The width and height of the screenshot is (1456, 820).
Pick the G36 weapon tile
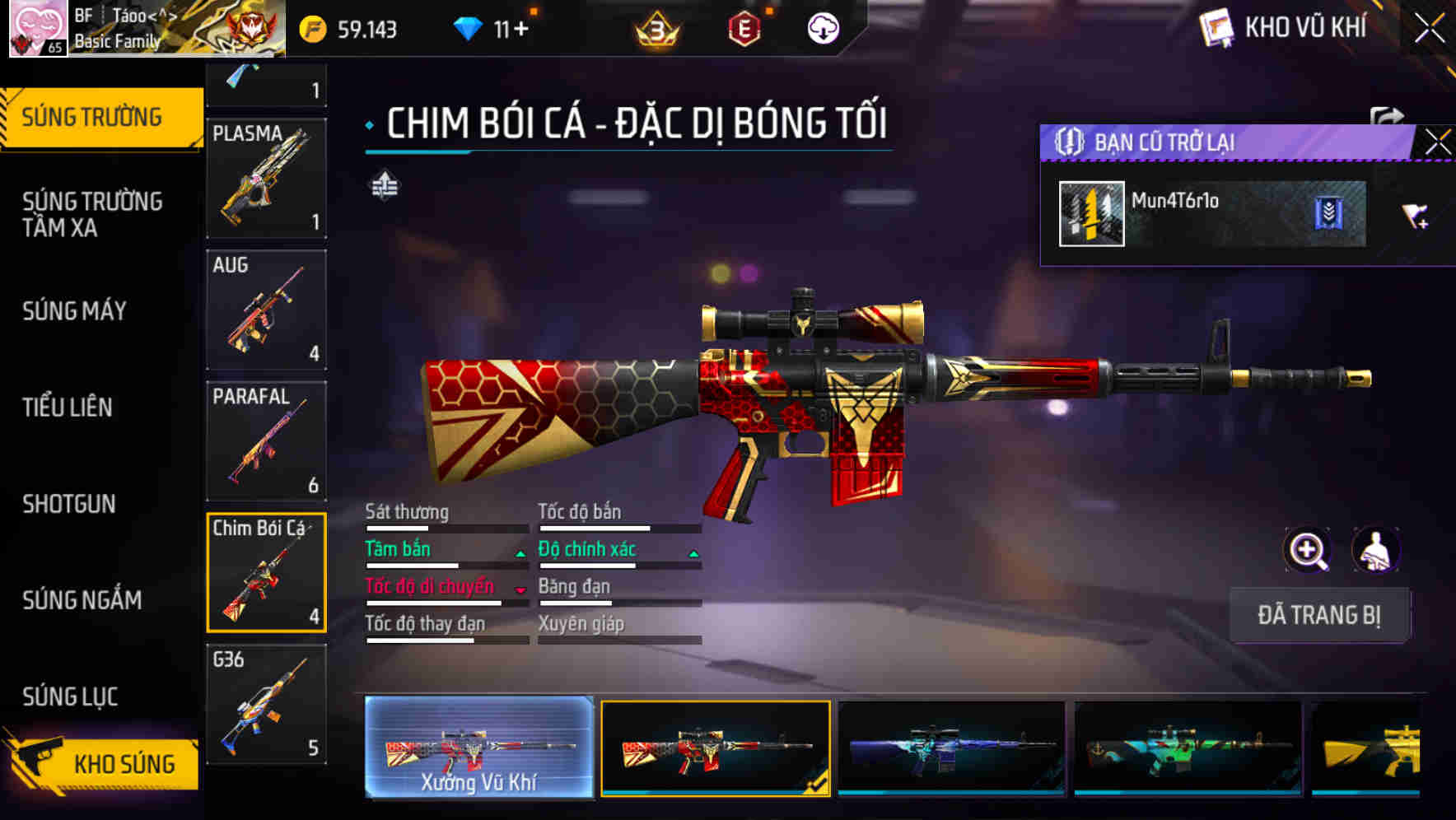tap(266, 705)
